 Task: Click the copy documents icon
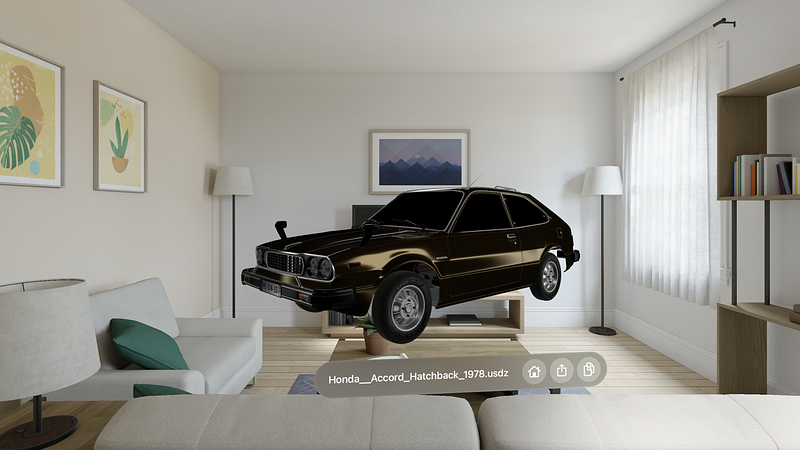pos(590,371)
